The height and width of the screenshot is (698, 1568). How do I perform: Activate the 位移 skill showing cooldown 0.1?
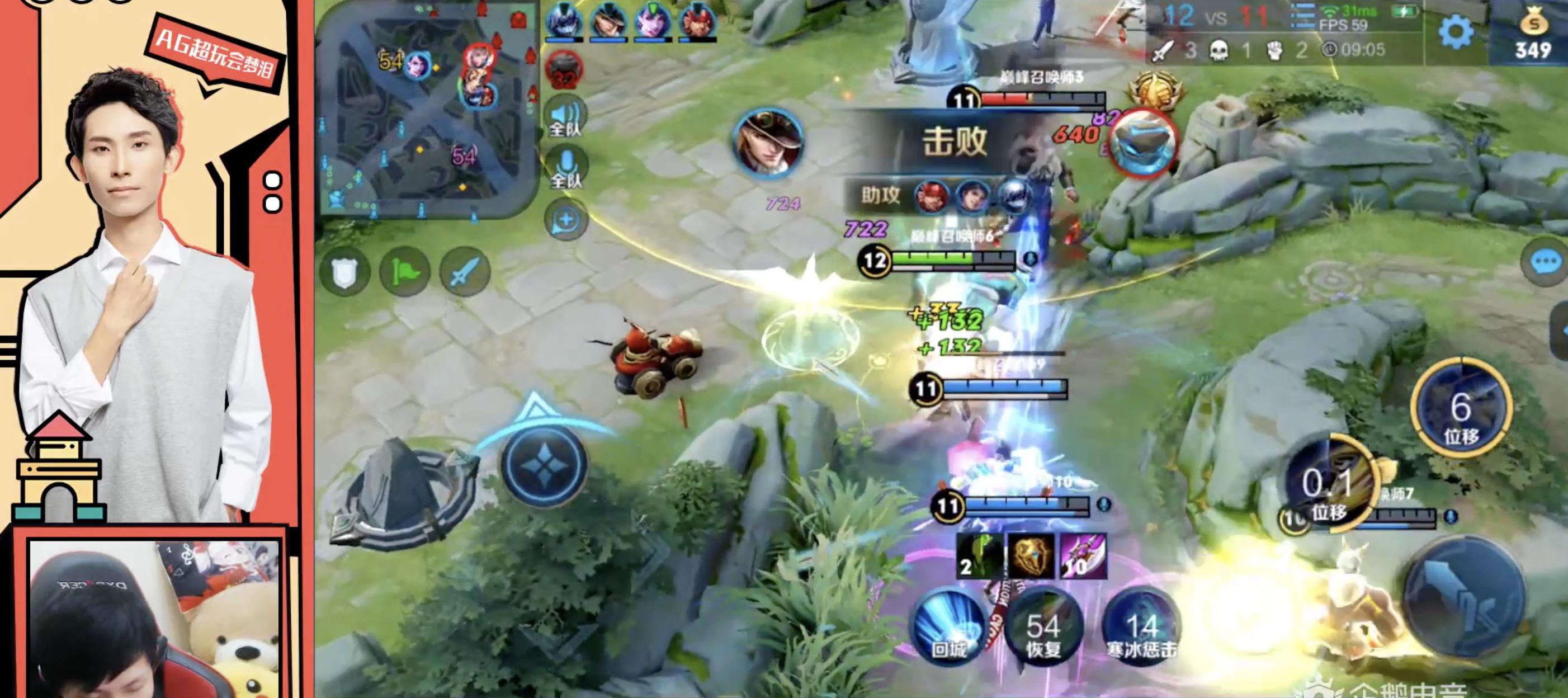1330,487
